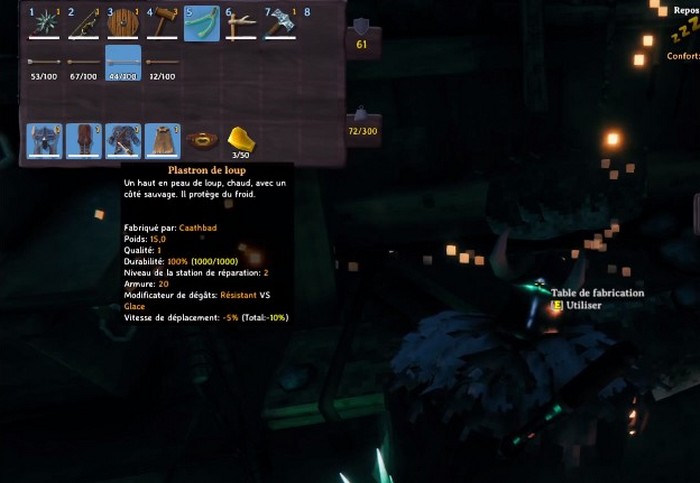Click the green wishbone slot
The width and height of the screenshot is (700, 483).
[x=201, y=24]
